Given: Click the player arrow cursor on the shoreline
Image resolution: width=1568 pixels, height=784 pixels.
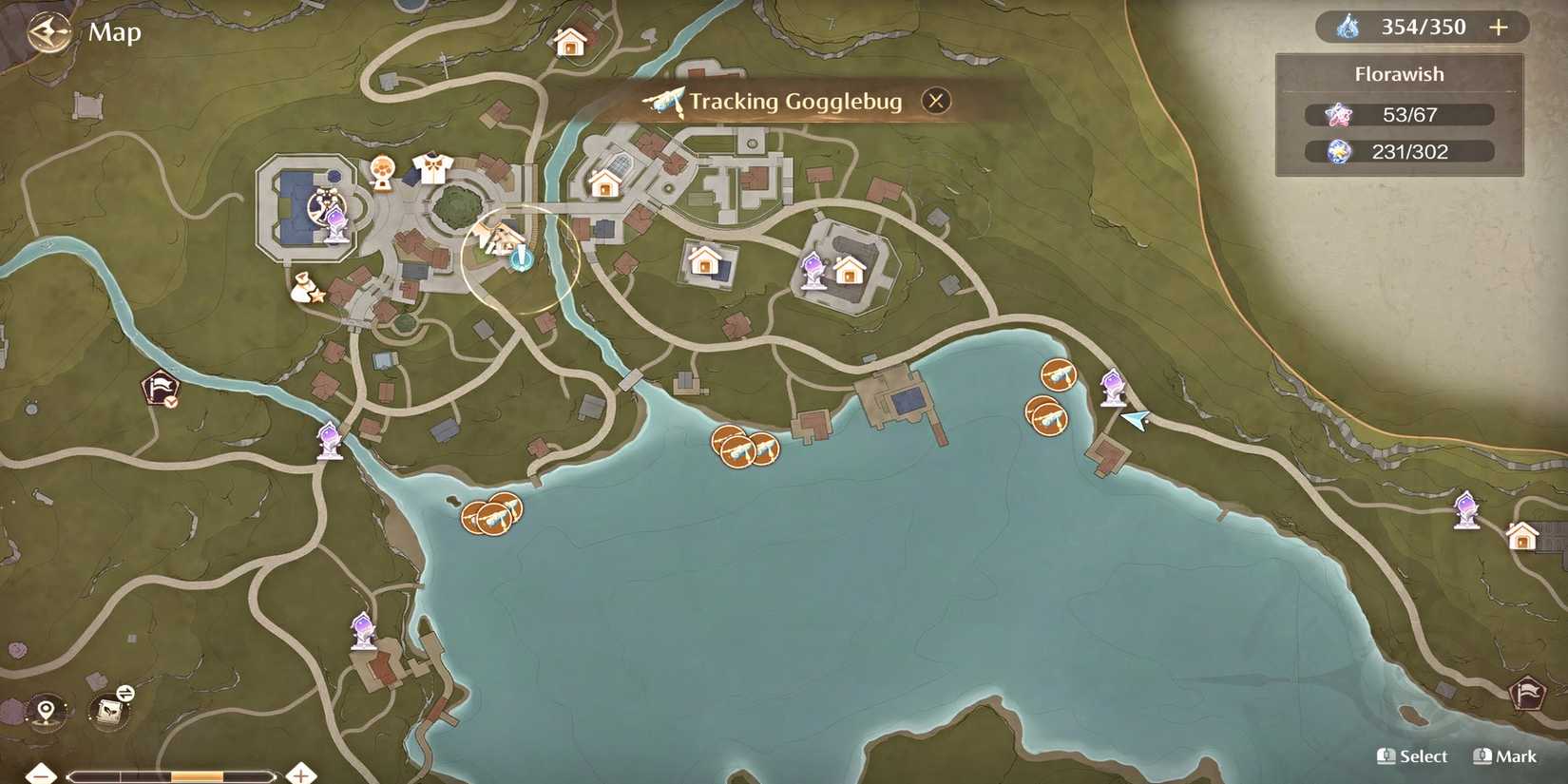Looking at the screenshot, I should pyautogui.click(x=1137, y=418).
